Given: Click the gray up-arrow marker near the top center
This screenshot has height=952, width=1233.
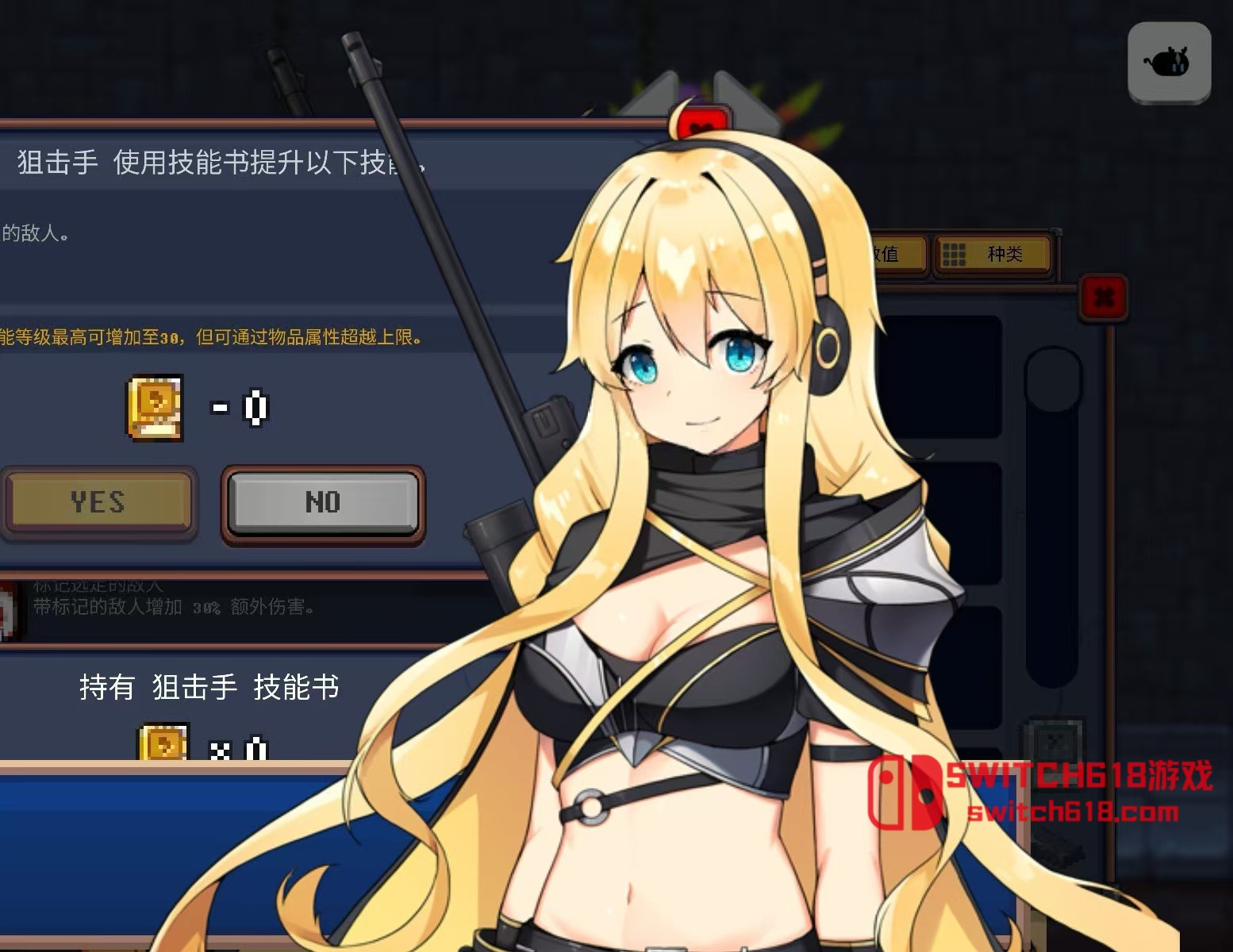Looking at the screenshot, I should (x=655, y=95).
